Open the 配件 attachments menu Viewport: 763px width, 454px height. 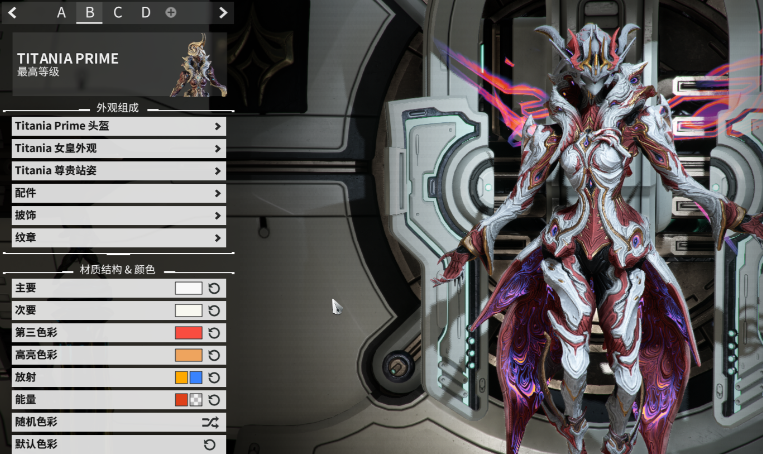tap(118, 193)
